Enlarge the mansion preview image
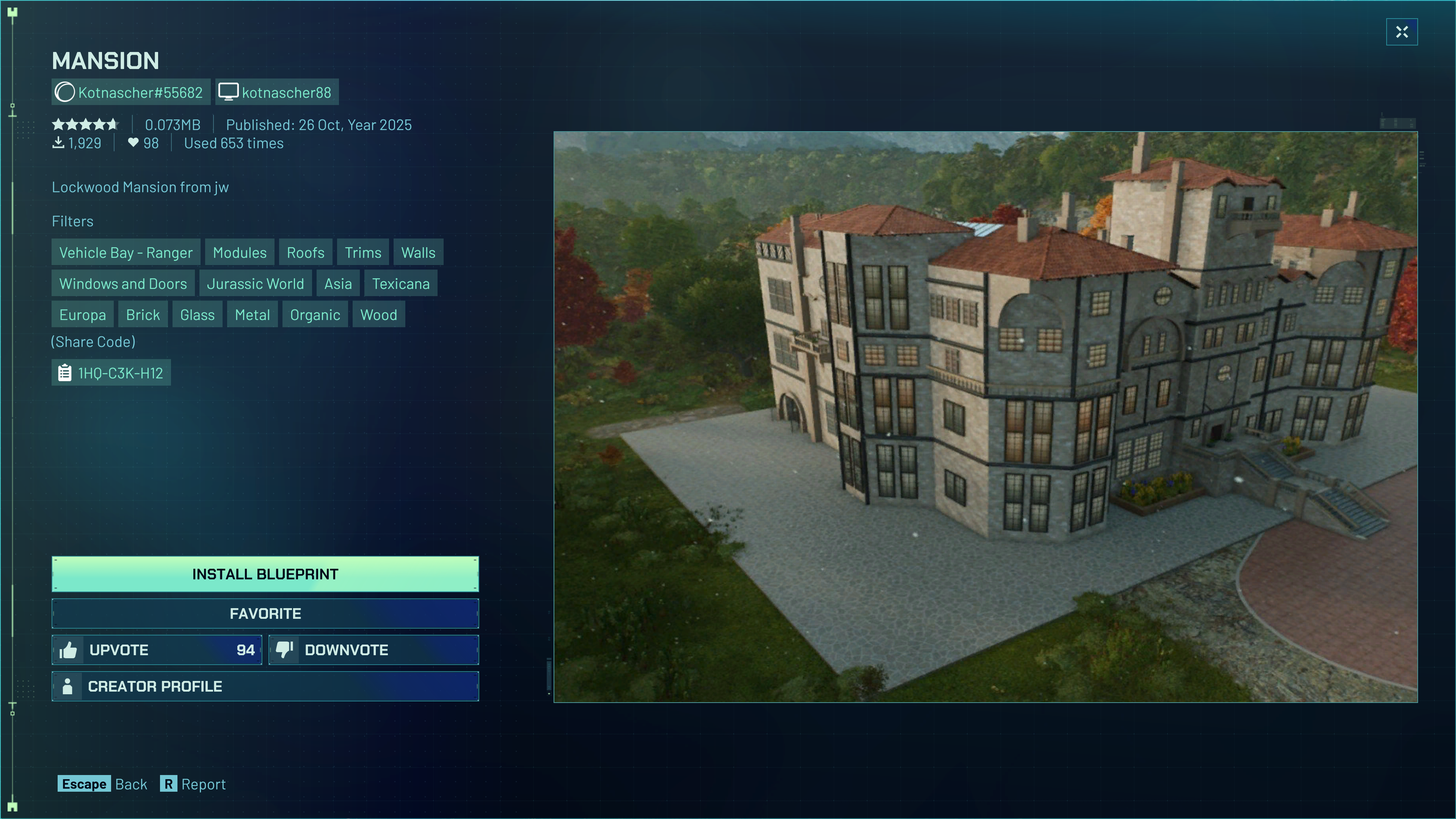Screen dimensions: 1456x819 point(985,417)
